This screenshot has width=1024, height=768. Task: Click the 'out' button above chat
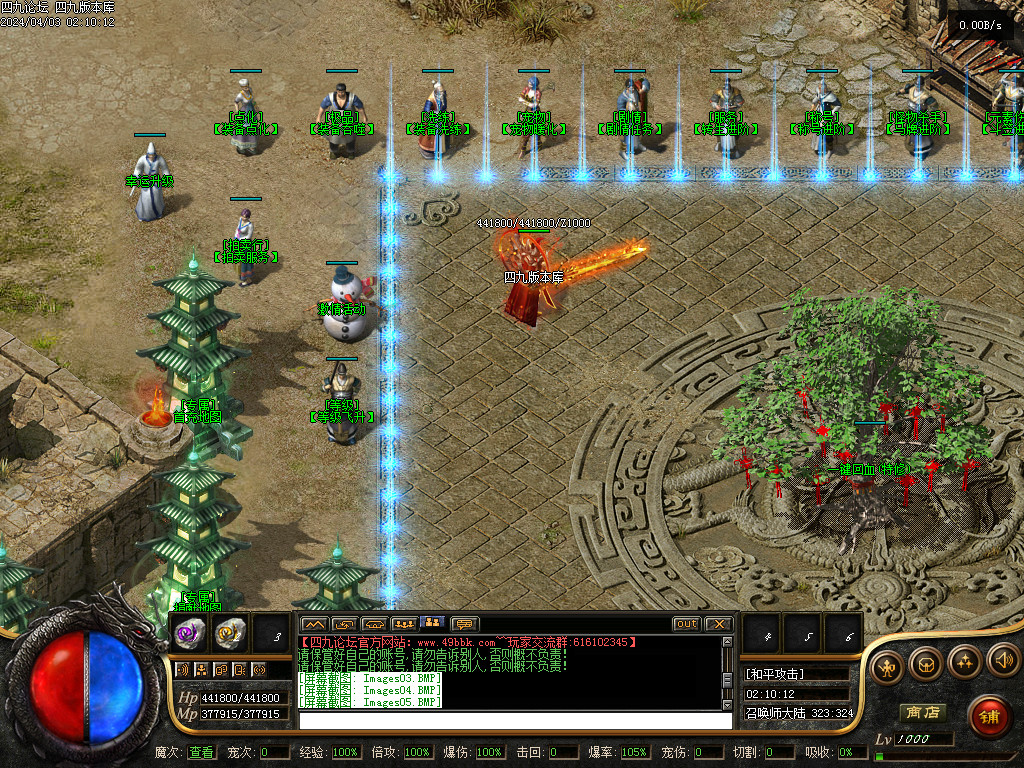pos(686,624)
